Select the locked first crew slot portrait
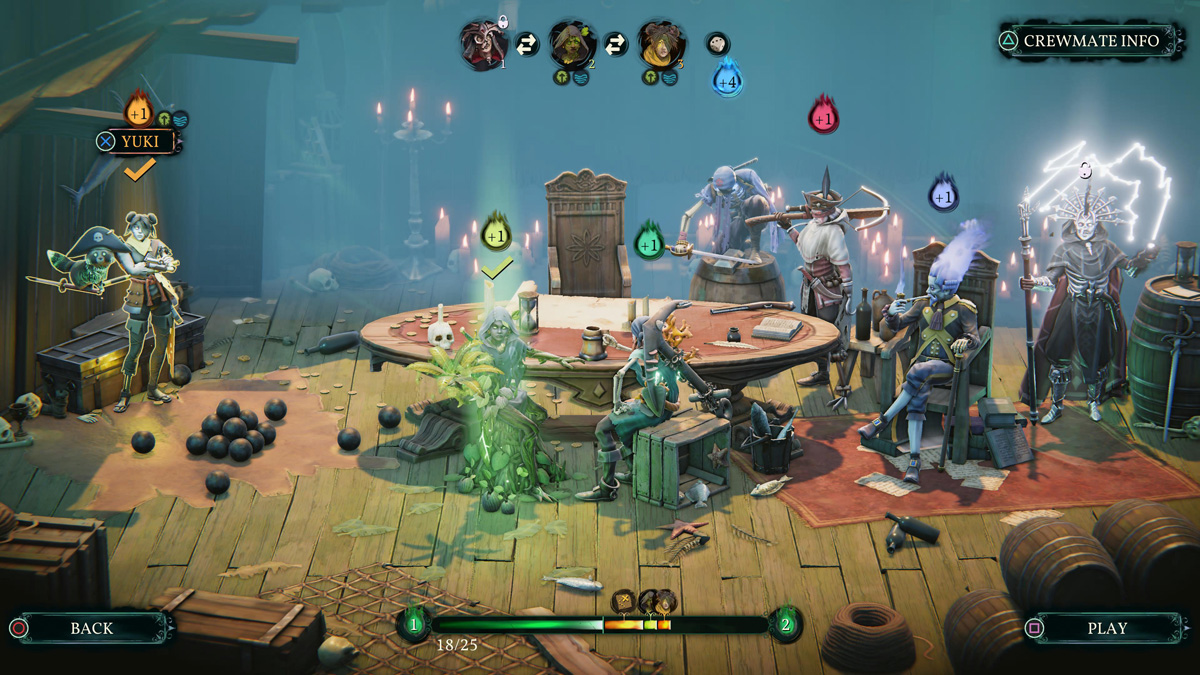 (482, 44)
